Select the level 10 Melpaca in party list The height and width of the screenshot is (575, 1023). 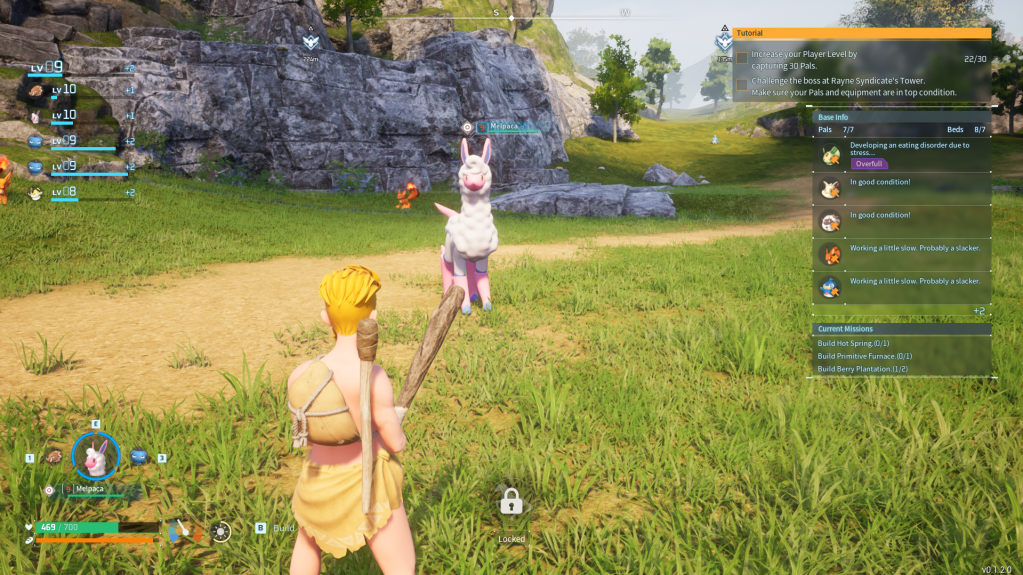(x=37, y=116)
